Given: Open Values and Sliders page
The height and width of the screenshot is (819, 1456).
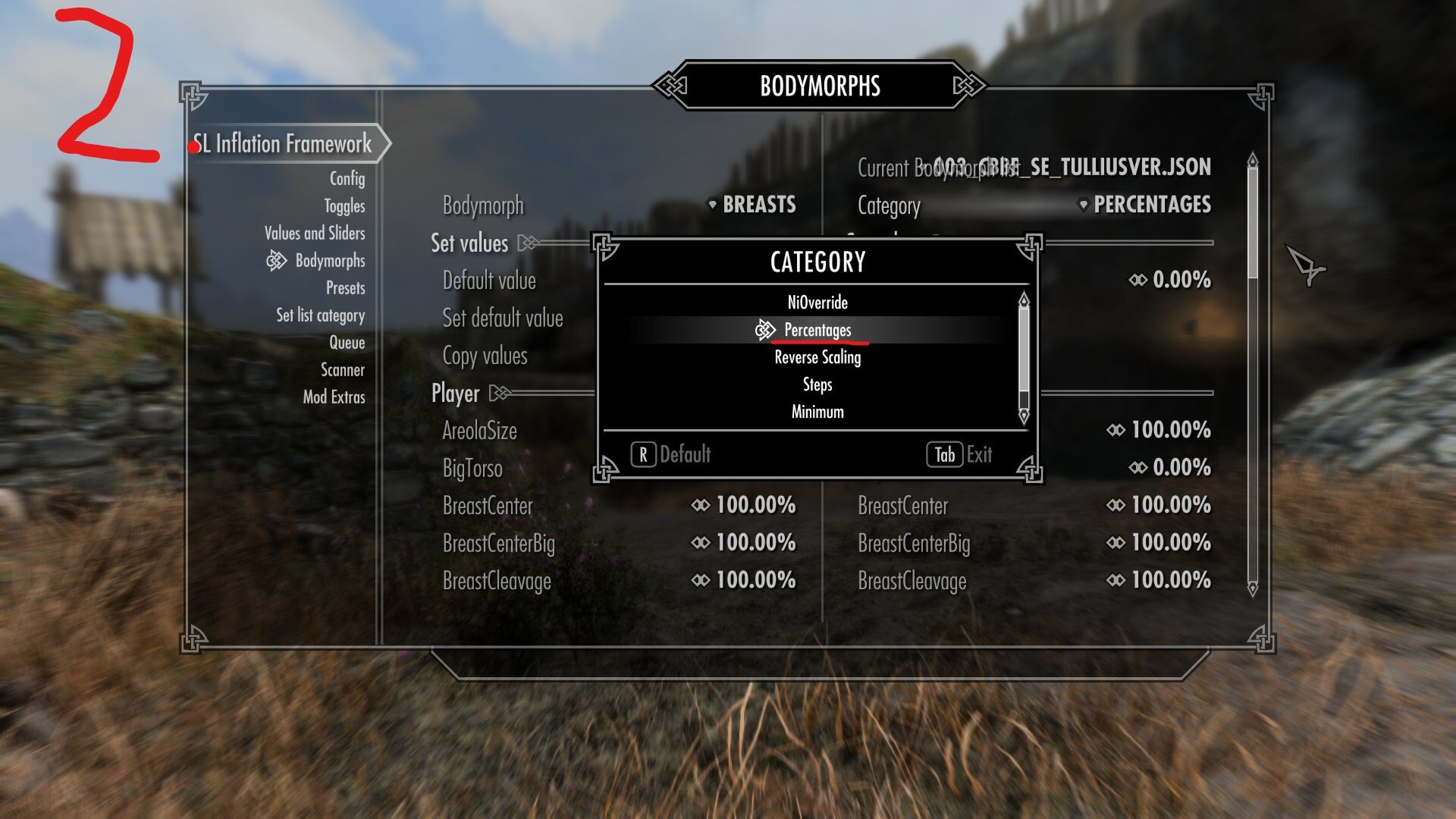Looking at the screenshot, I should click(x=315, y=233).
